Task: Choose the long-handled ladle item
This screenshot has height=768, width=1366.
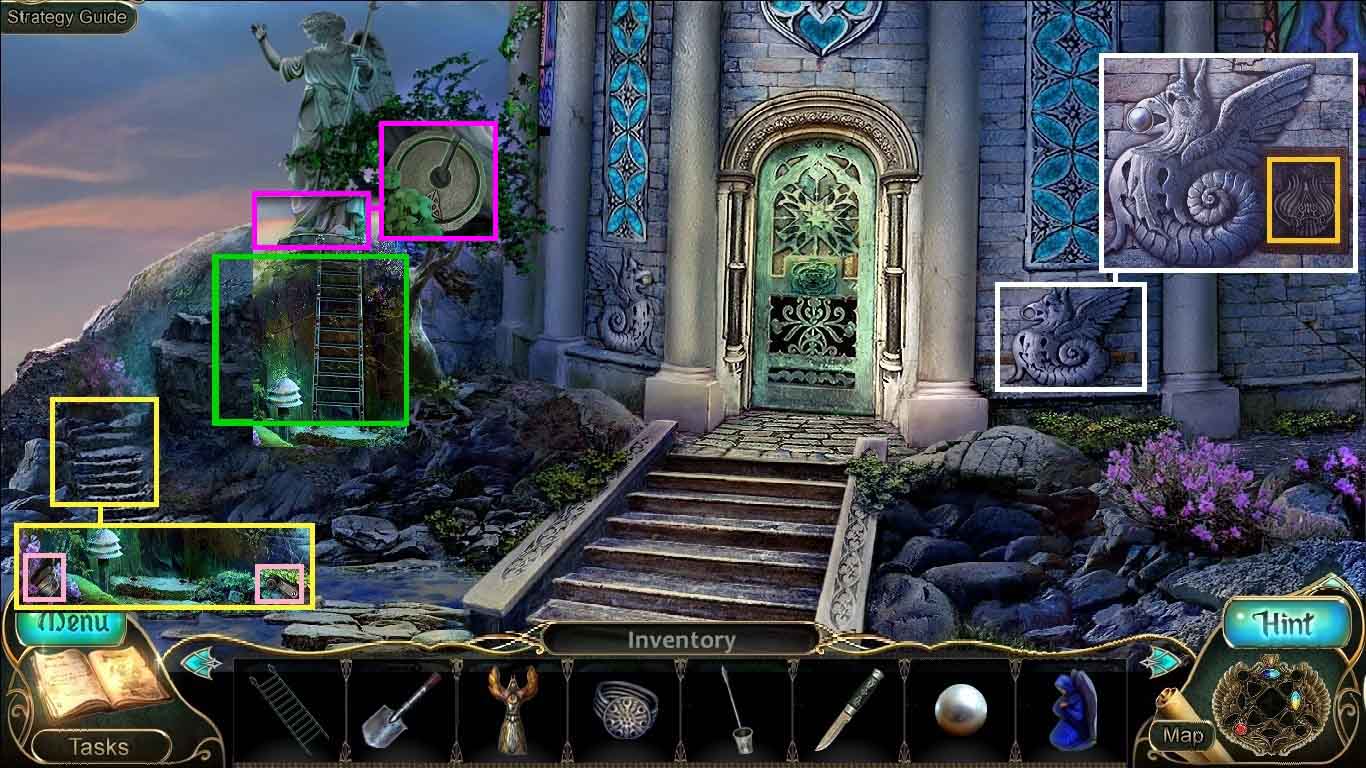Action: tap(736, 712)
